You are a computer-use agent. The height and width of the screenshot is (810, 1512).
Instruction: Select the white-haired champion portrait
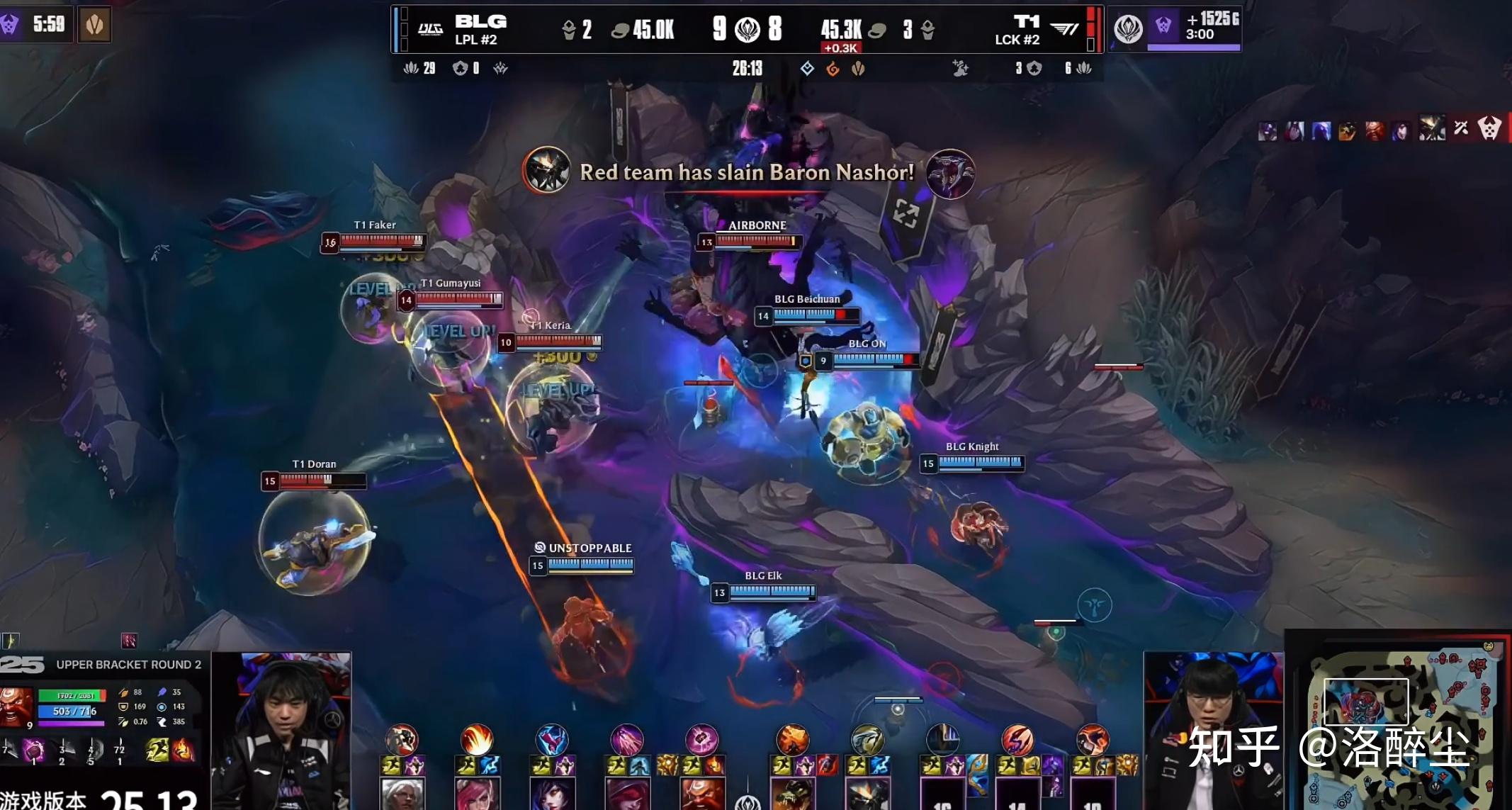point(402,794)
